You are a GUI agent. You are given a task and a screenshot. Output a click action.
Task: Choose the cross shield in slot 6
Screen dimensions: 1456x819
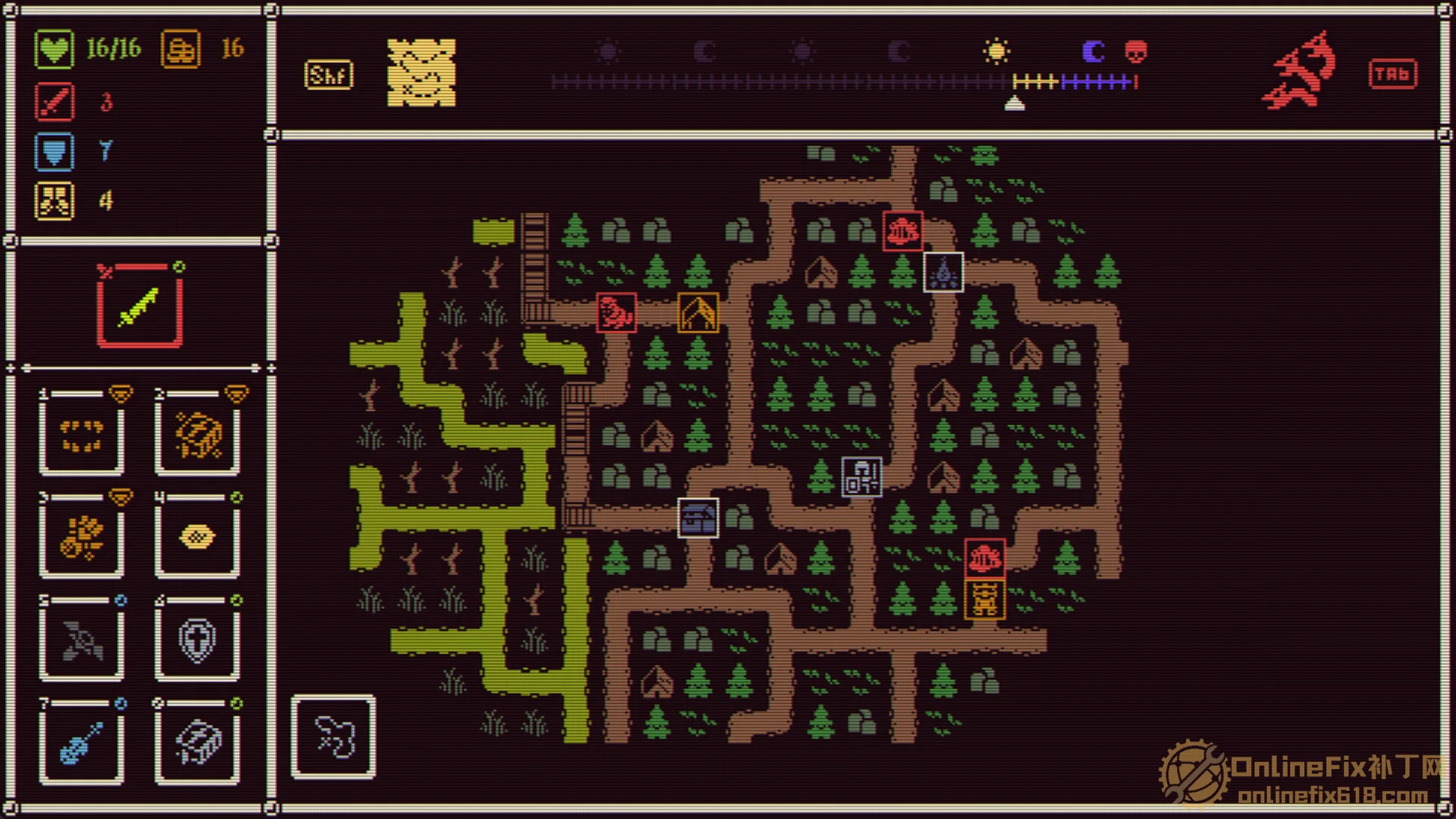pyautogui.click(x=198, y=641)
